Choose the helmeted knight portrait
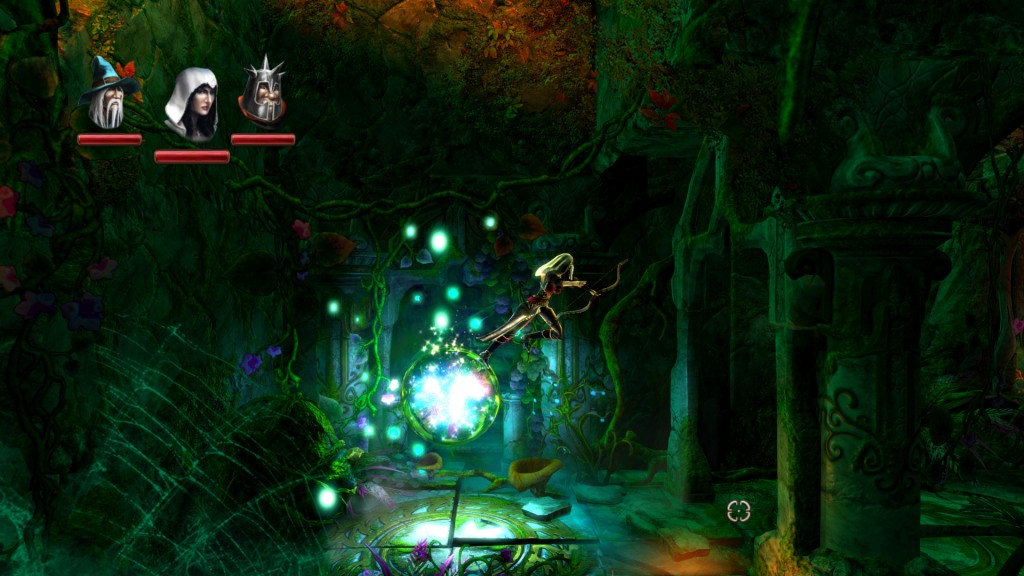The image size is (1024, 576). coord(263,94)
